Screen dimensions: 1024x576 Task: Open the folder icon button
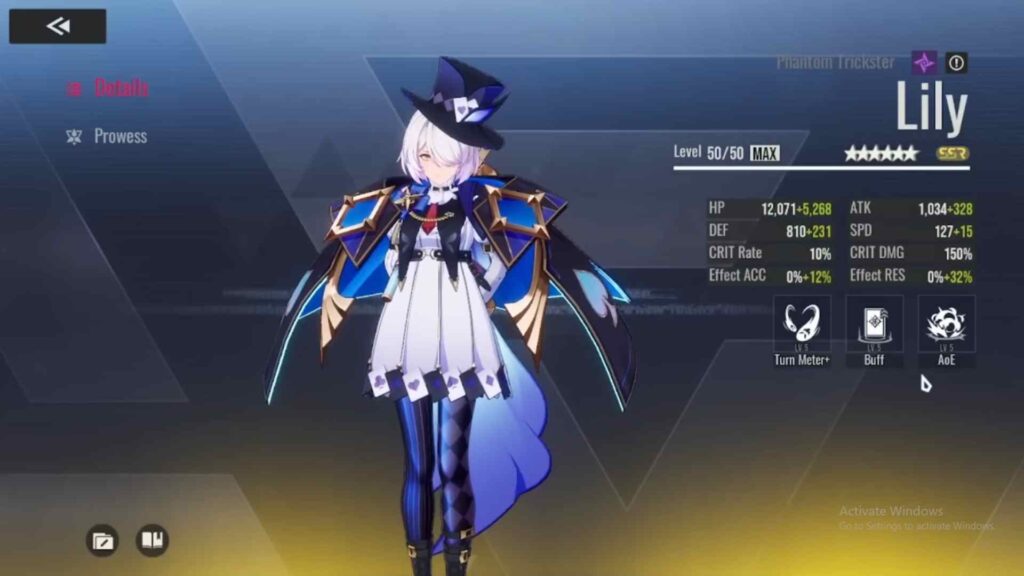coord(102,541)
